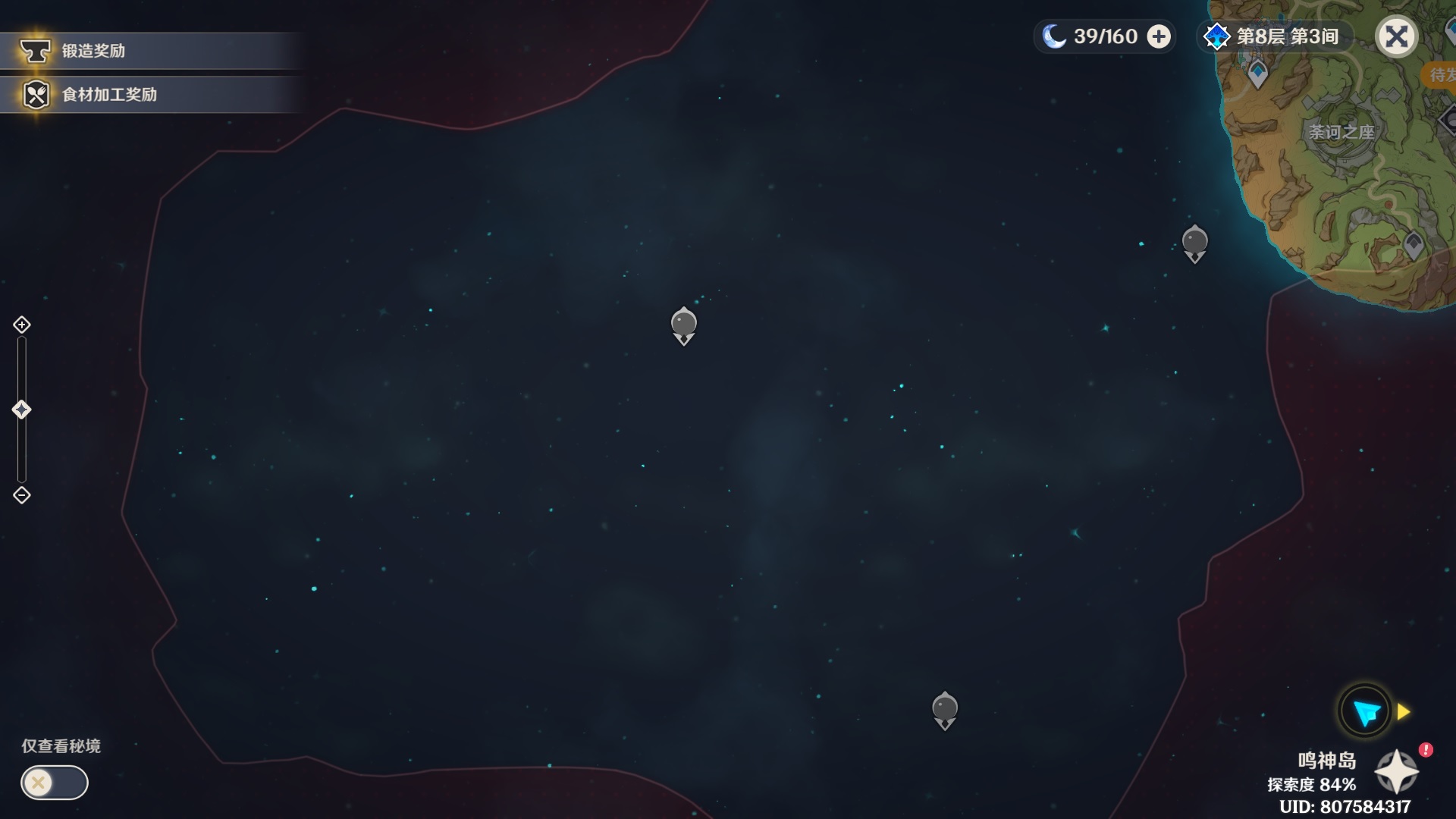The image size is (1456, 819).
Task: Click the plus button to purchase lunites
Action: coord(1159,36)
